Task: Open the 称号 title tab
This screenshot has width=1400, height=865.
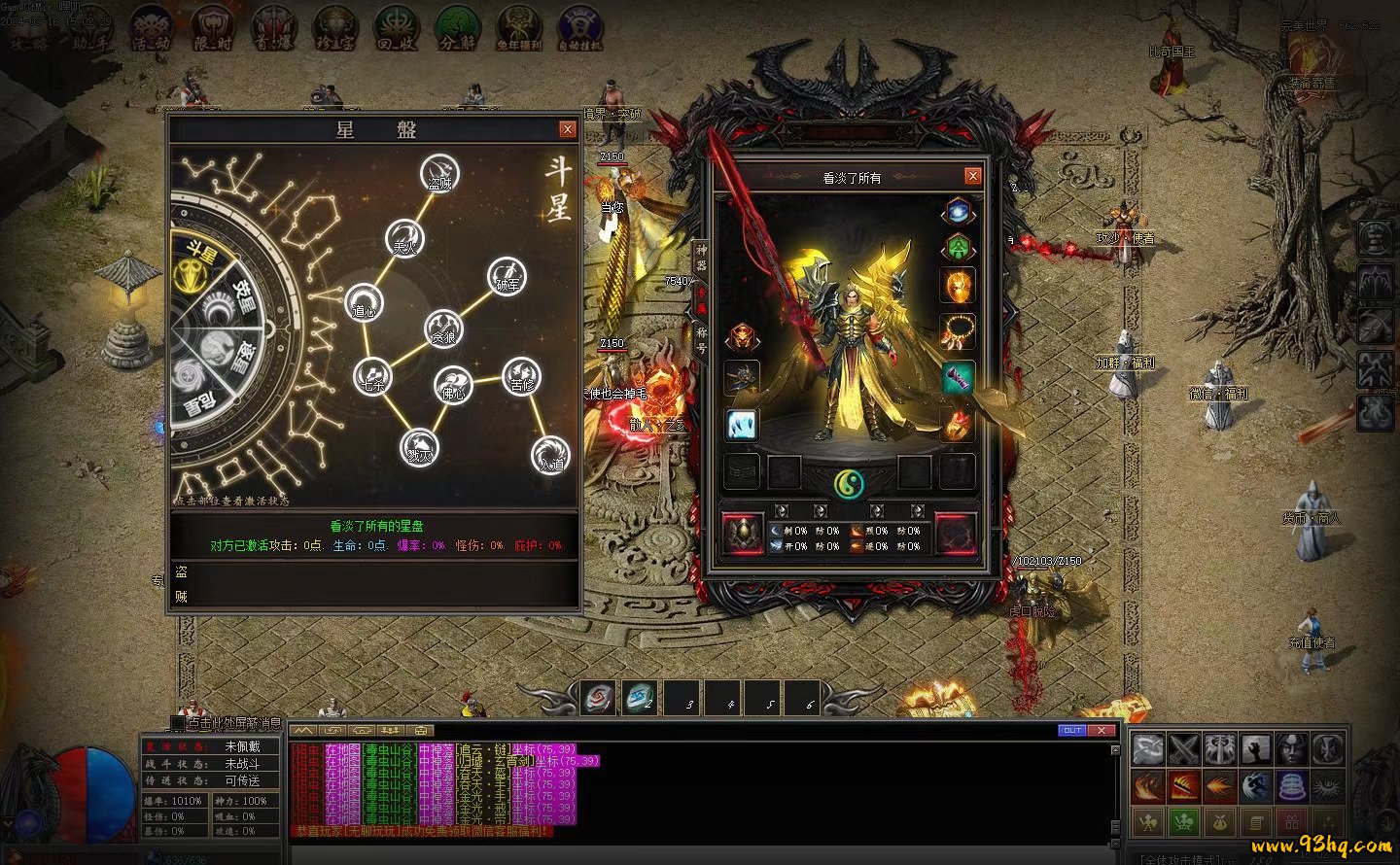Action: (x=700, y=338)
